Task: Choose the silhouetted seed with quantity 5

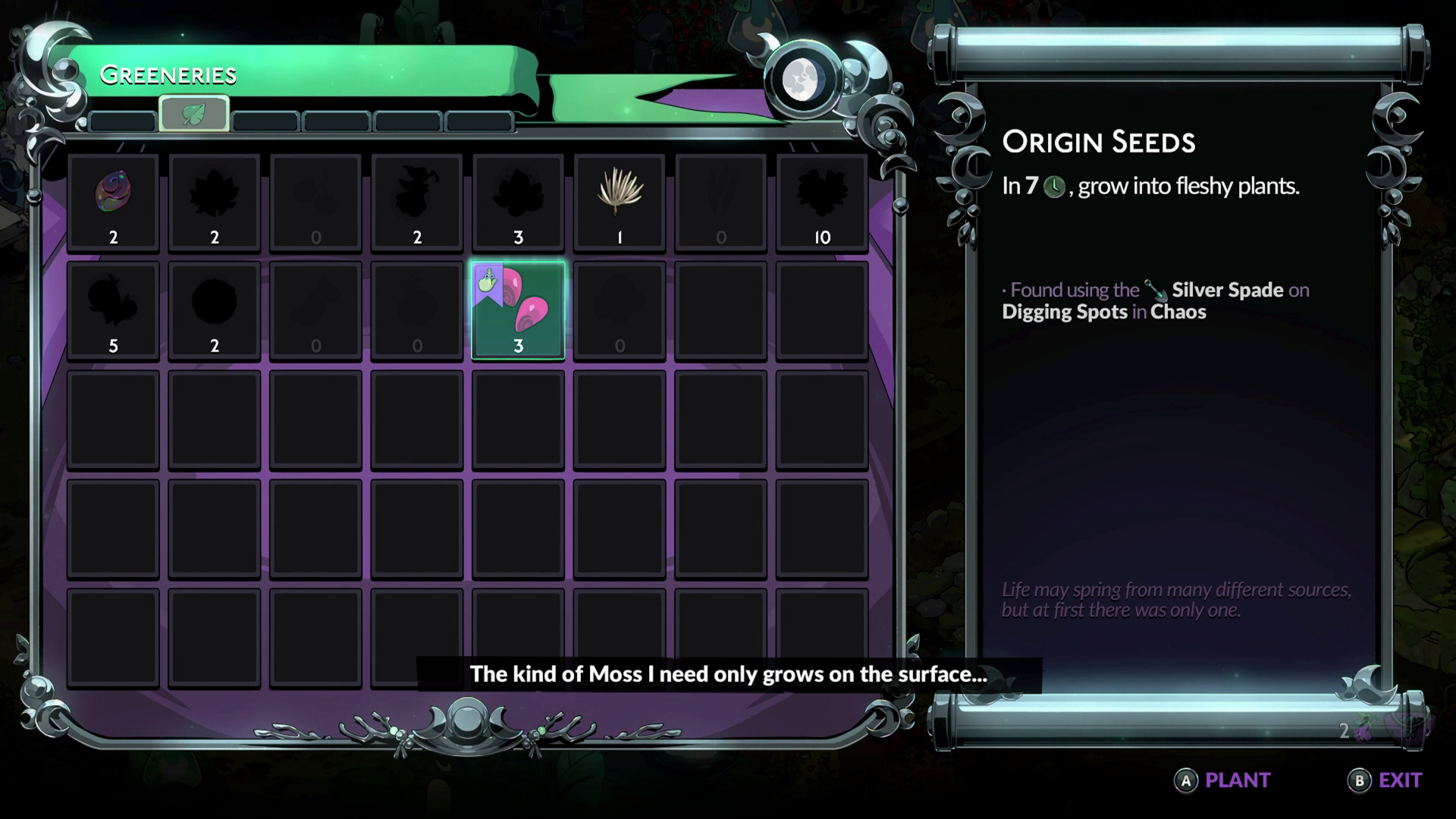Action: [113, 307]
